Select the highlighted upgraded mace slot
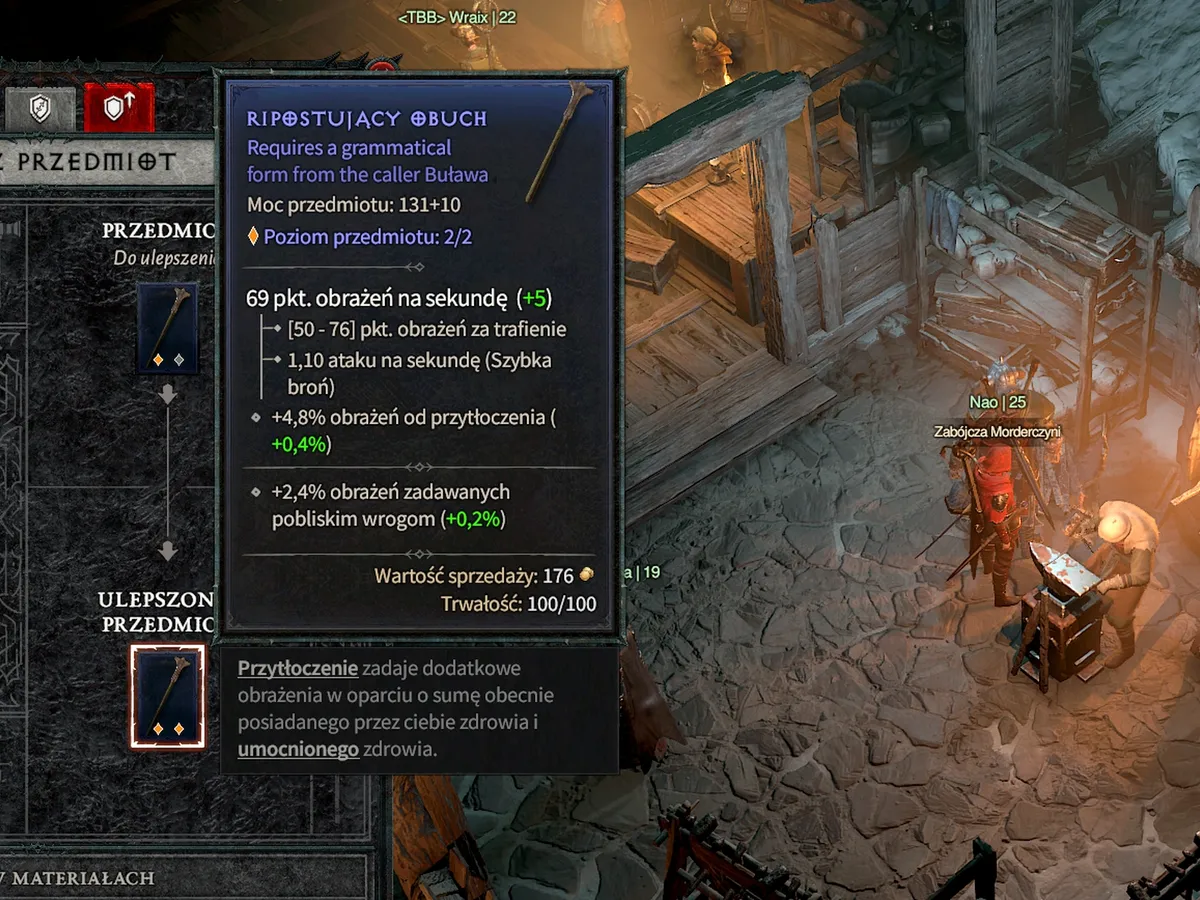The width and height of the screenshot is (1200, 900). (x=167, y=696)
